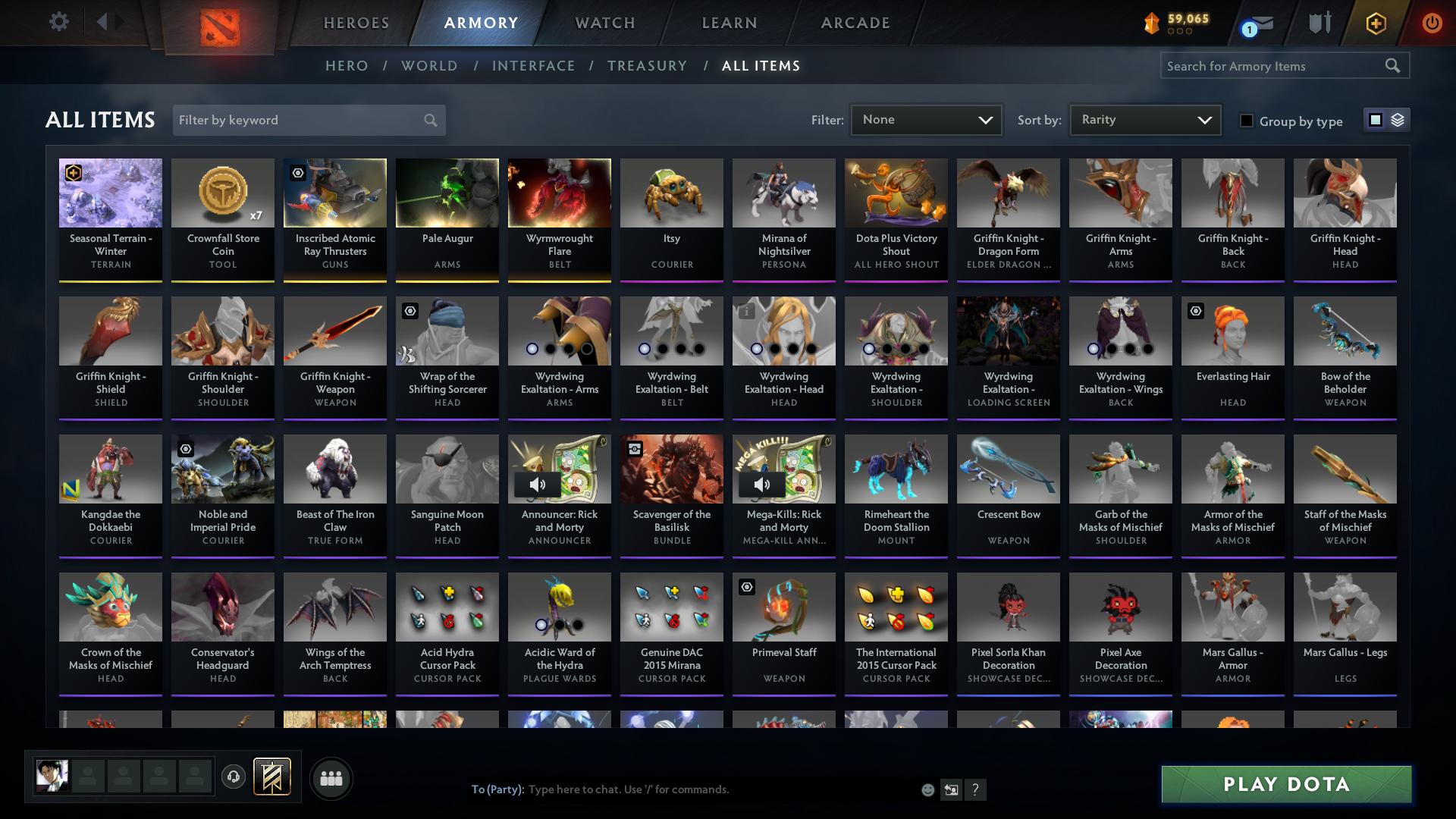Click the power button to exit Dota
Screen dimensions: 1456x819
tap(1432, 23)
